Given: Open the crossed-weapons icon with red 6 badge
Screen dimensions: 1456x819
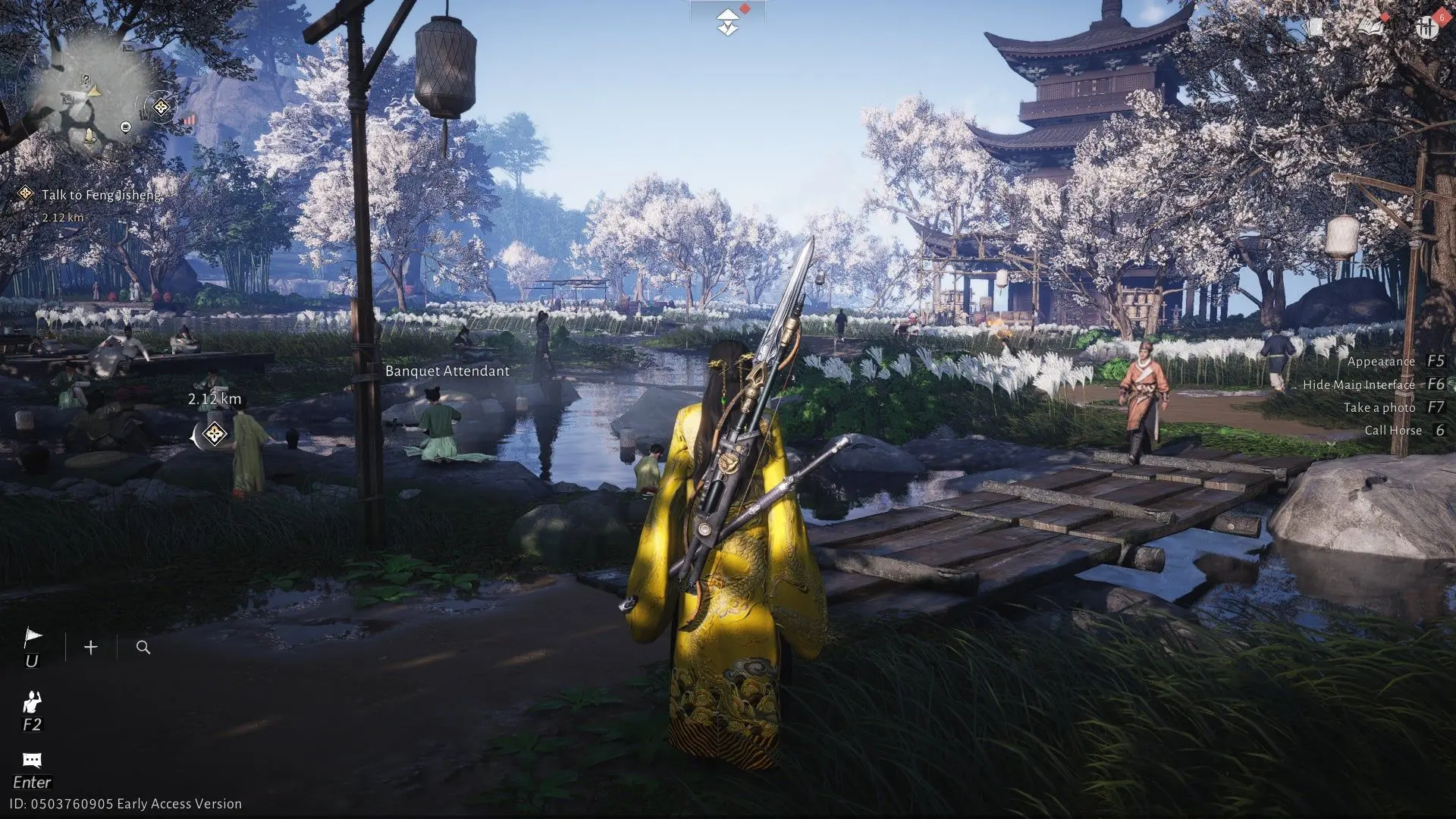Looking at the screenshot, I should click(x=1426, y=27).
